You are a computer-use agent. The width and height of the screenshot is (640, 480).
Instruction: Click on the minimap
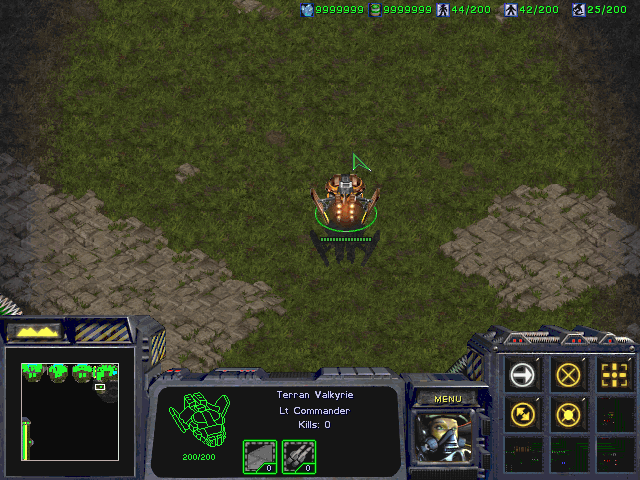70,410
